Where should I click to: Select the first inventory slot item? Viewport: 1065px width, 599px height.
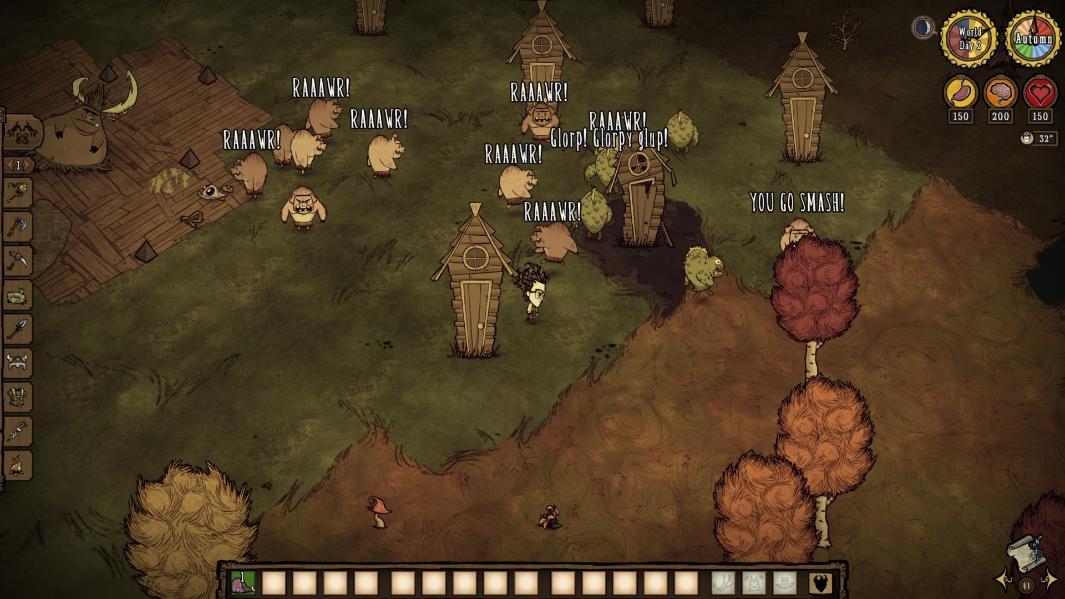point(243,583)
